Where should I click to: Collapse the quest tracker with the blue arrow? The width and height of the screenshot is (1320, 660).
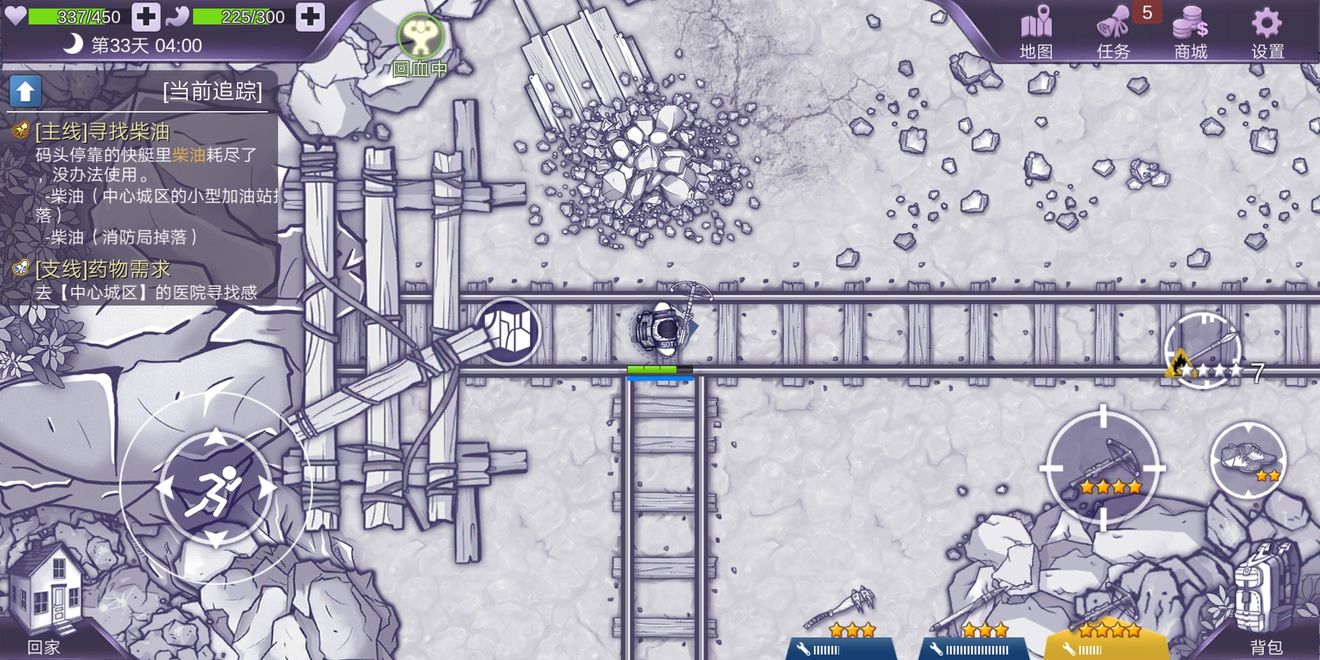point(25,91)
